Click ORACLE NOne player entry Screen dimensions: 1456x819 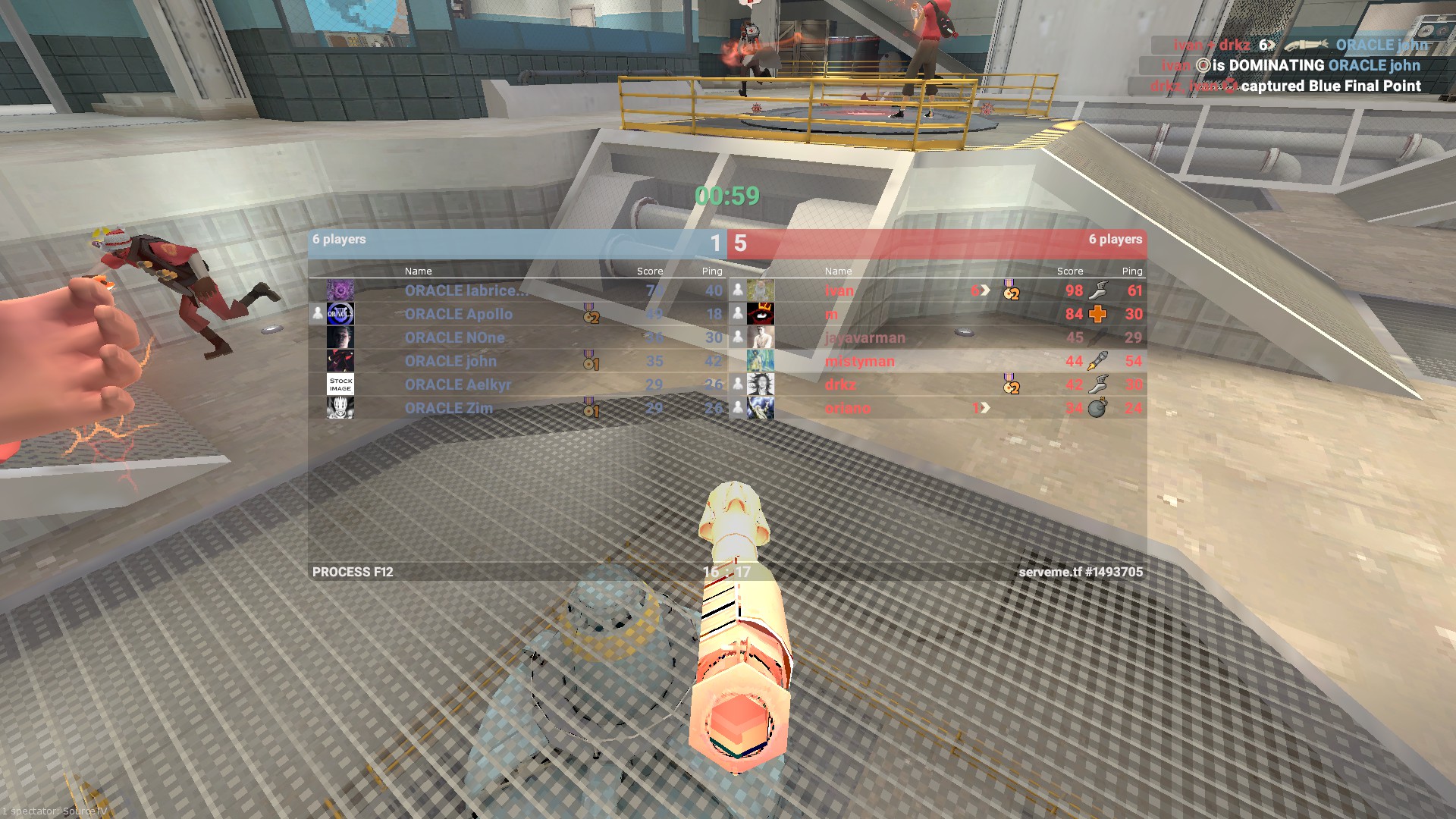[x=454, y=337]
